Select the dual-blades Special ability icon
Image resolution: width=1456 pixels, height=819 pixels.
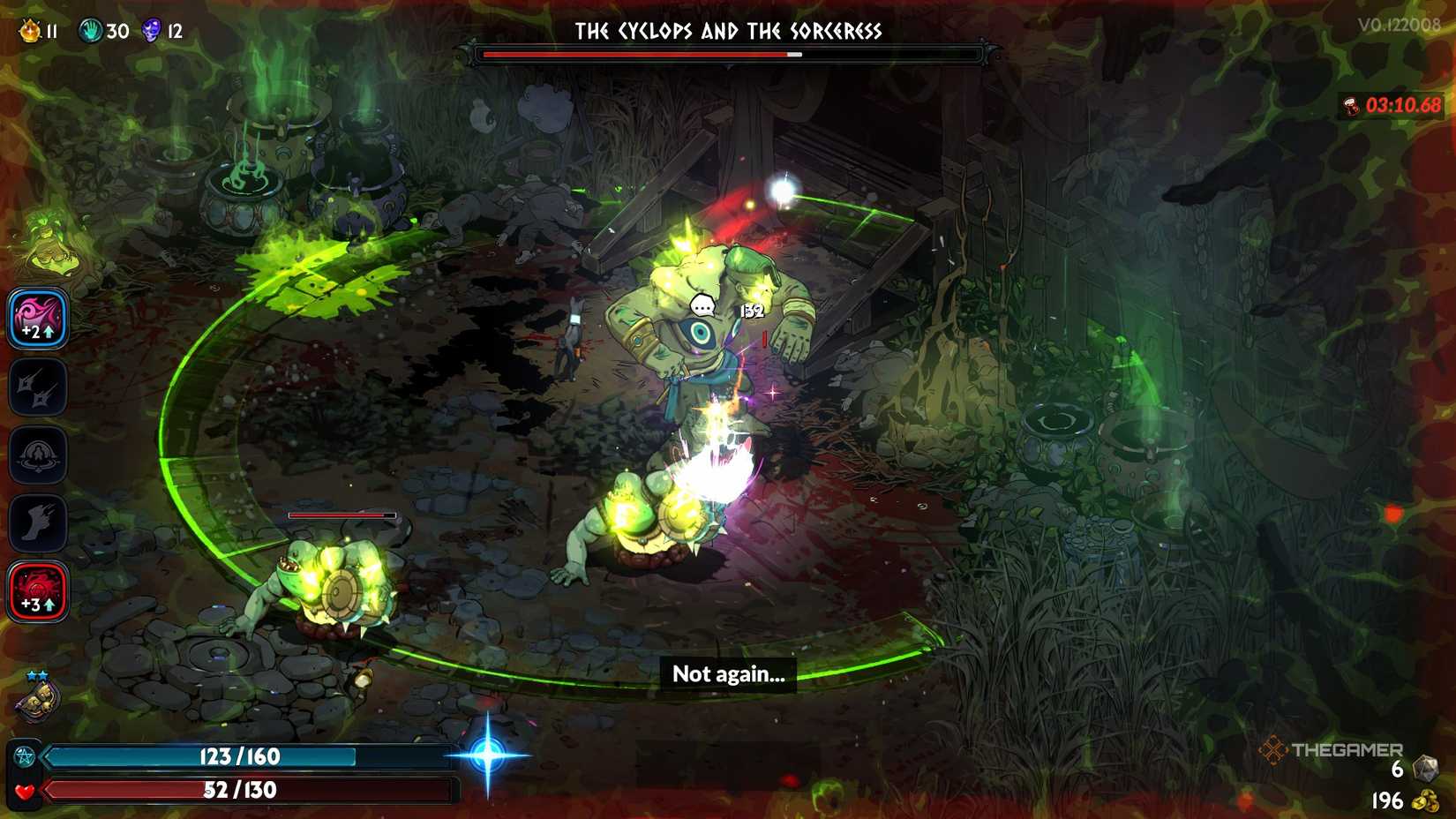pos(37,388)
